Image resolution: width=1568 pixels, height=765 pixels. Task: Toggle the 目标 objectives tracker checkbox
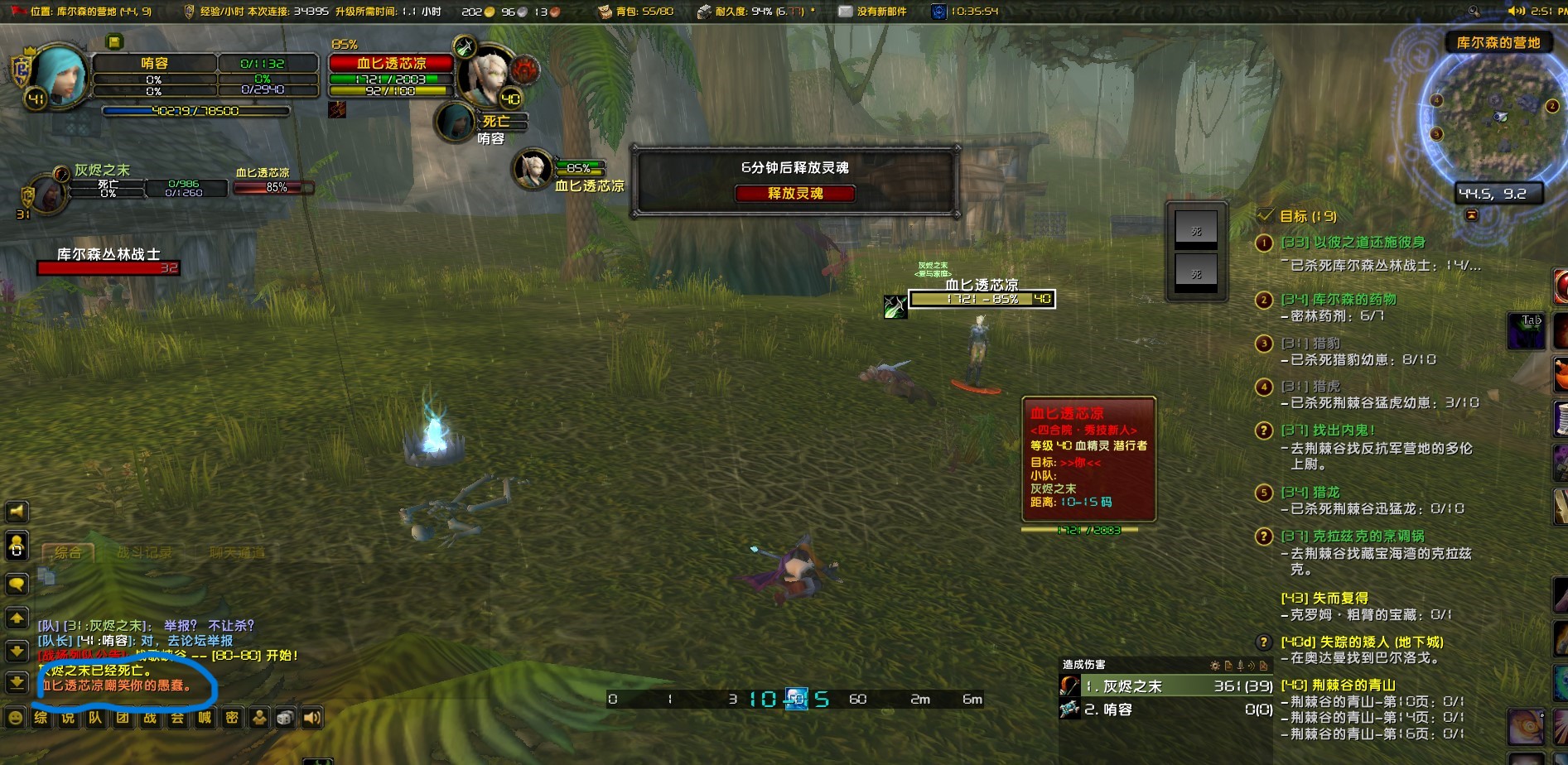coord(1265,215)
